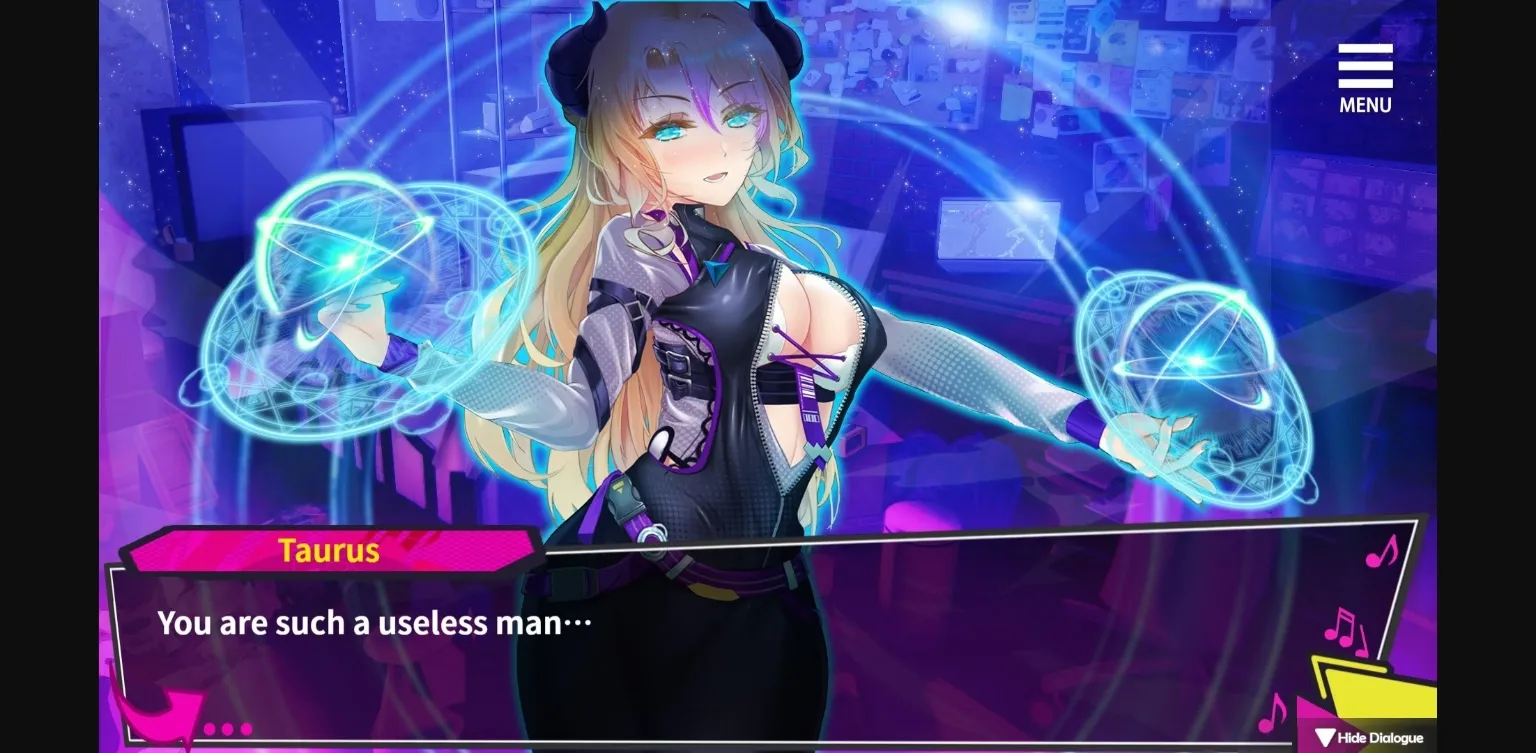
Task: Open the menu list under the MENU label
Action: pos(1364,68)
